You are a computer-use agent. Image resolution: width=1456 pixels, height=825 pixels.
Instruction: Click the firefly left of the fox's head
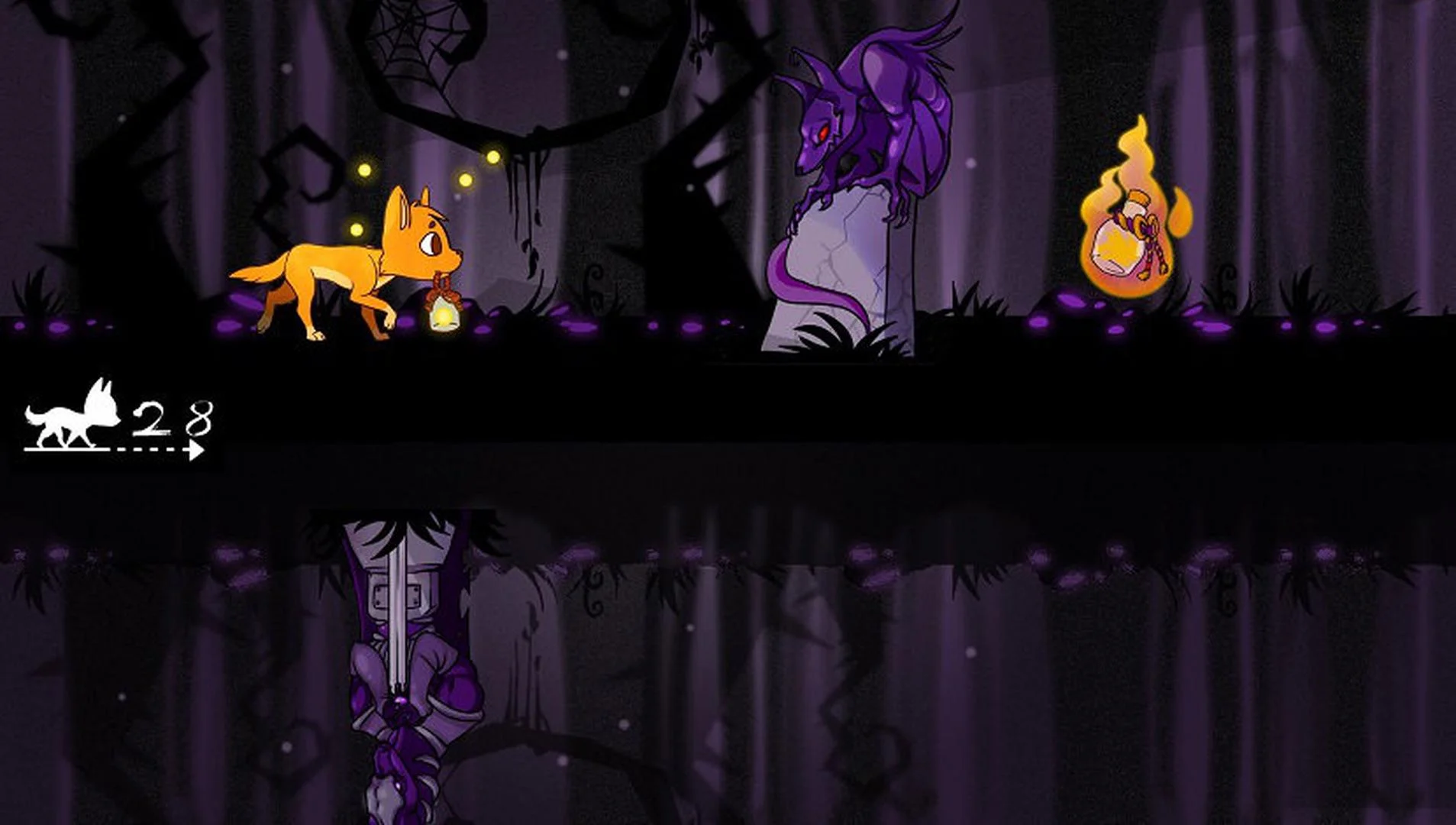pos(357,228)
